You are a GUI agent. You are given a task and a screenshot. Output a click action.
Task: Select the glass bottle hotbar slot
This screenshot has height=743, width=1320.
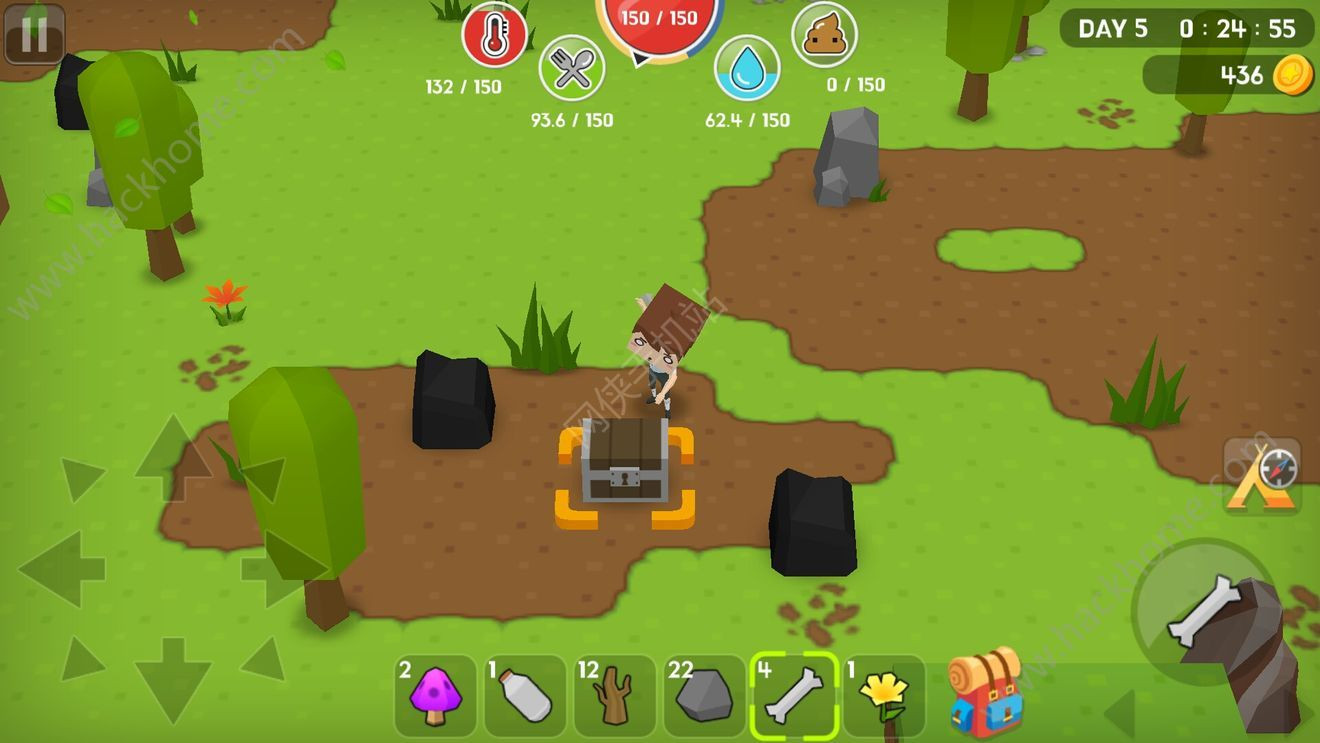[x=525, y=695]
